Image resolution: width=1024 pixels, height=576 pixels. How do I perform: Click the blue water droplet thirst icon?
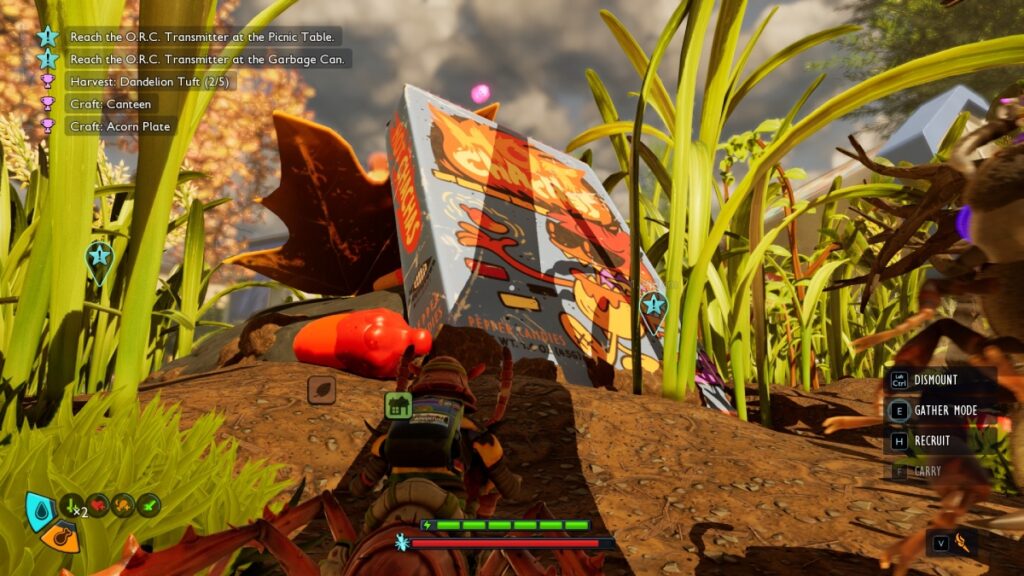[x=39, y=510]
